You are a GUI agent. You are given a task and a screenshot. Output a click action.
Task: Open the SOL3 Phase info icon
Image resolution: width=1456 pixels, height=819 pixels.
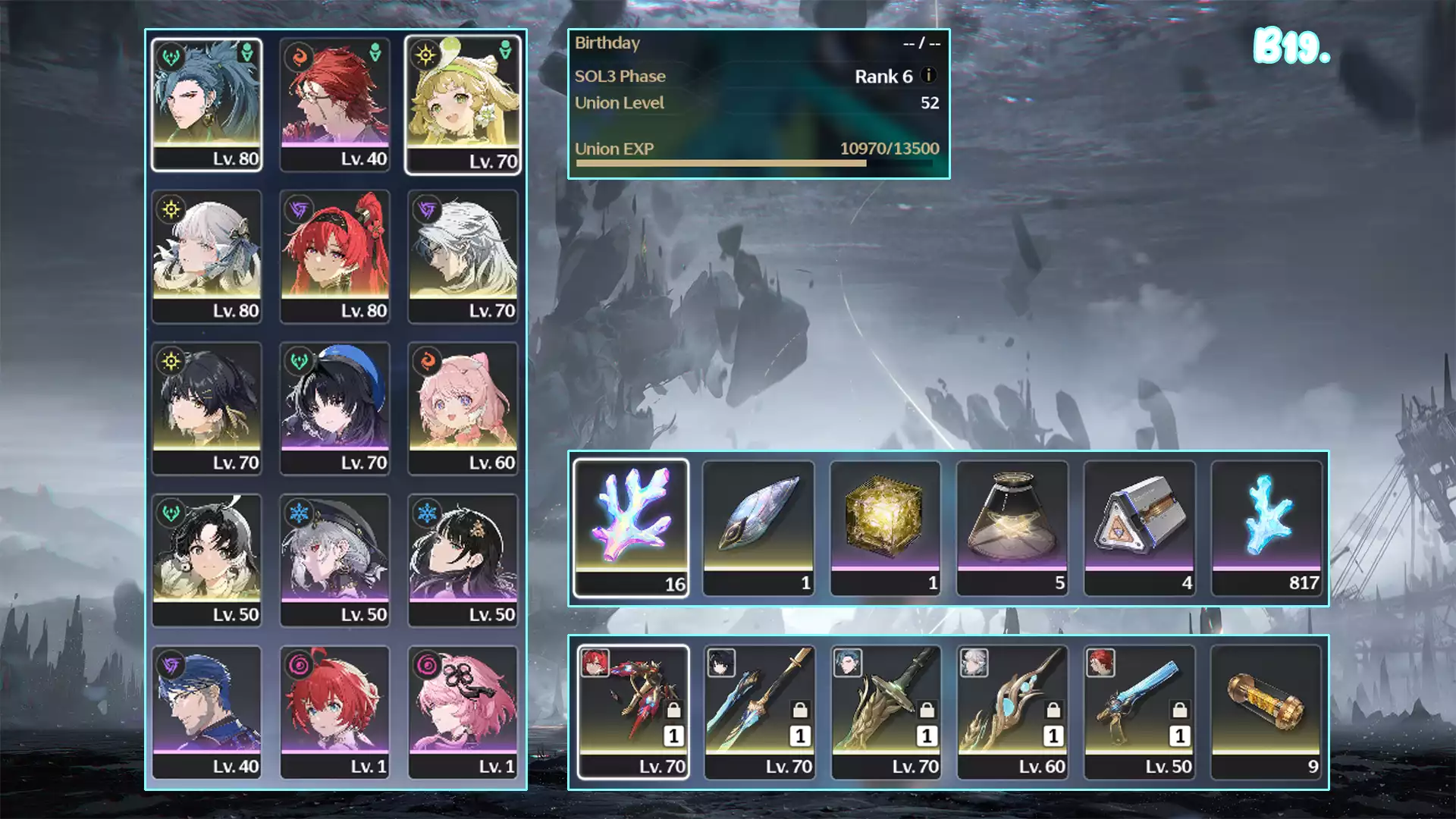click(x=928, y=75)
